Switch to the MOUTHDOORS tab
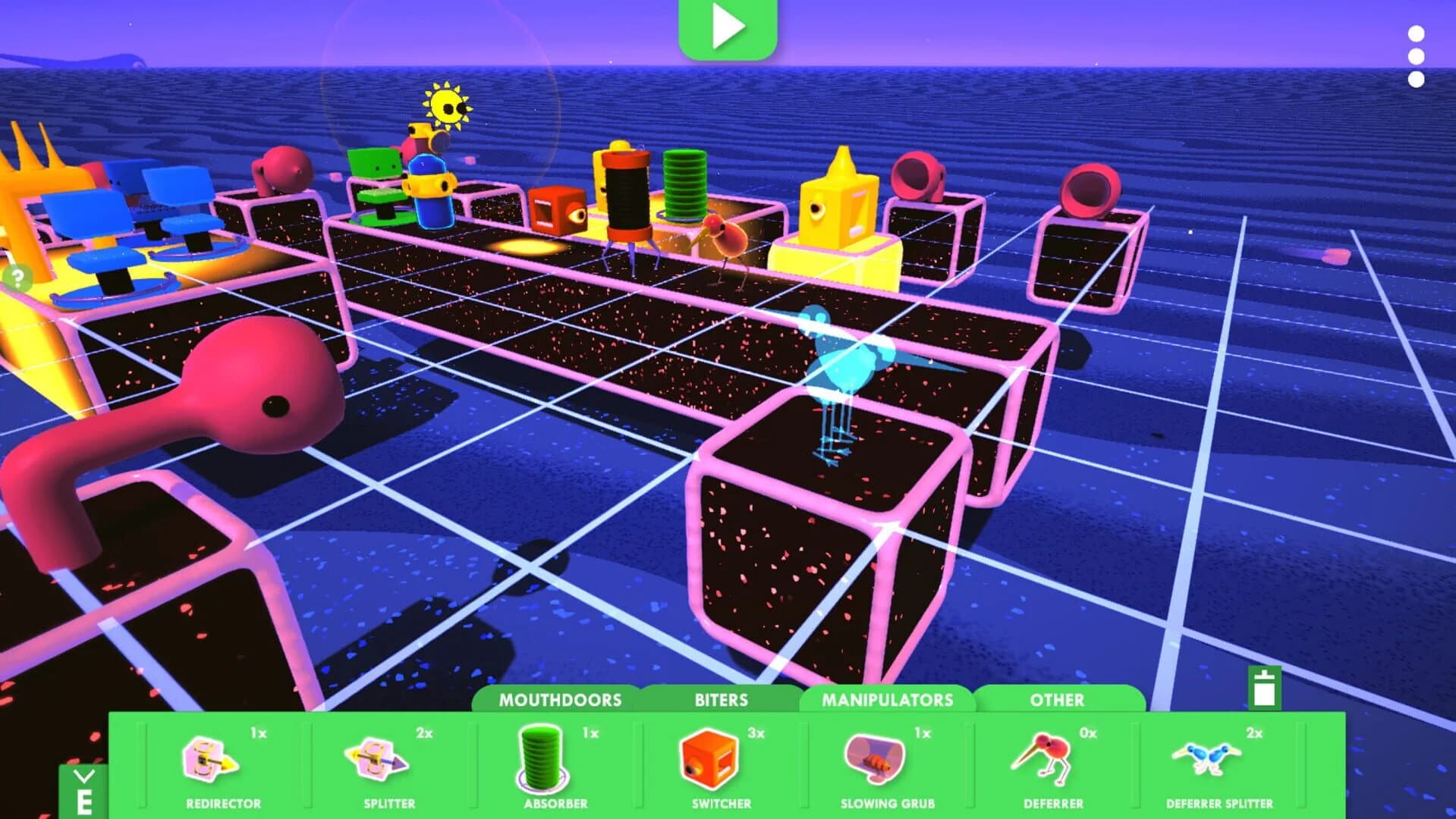The height and width of the screenshot is (819, 1456). pyautogui.click(x=559, y=700)
